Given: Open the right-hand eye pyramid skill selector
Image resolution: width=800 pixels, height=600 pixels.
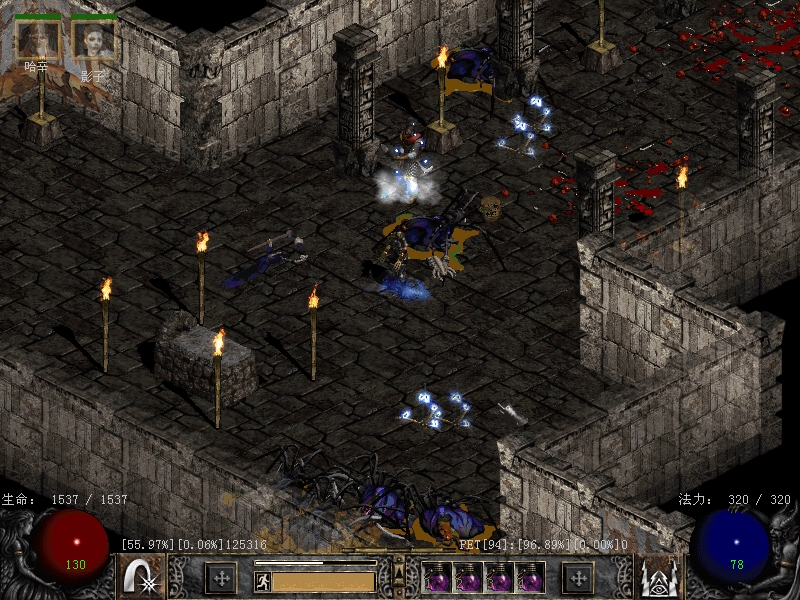Looking at the screenshot, I should tap(659, 577).
